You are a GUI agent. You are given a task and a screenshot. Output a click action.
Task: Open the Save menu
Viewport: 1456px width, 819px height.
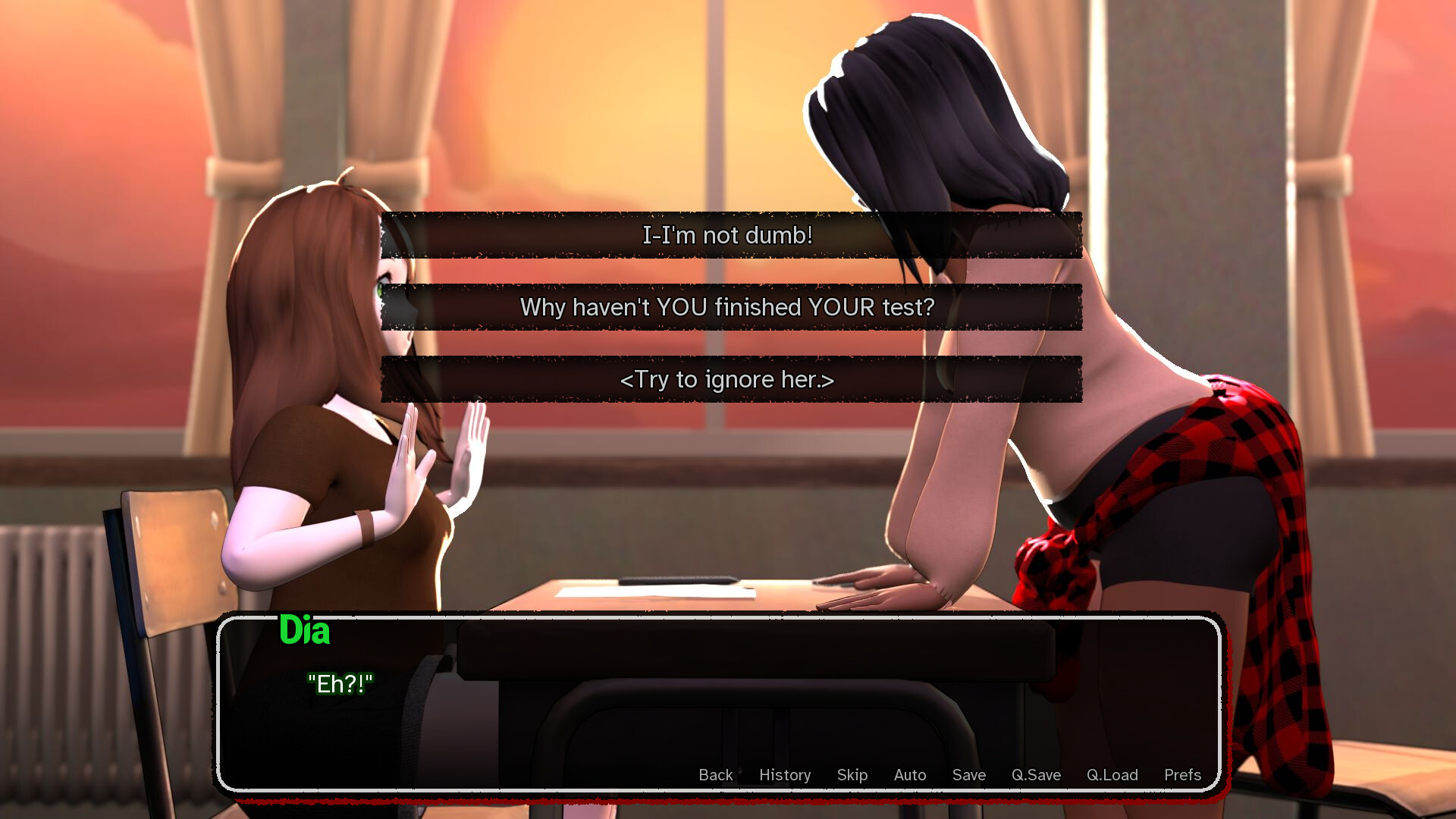[x=969, y=775]
